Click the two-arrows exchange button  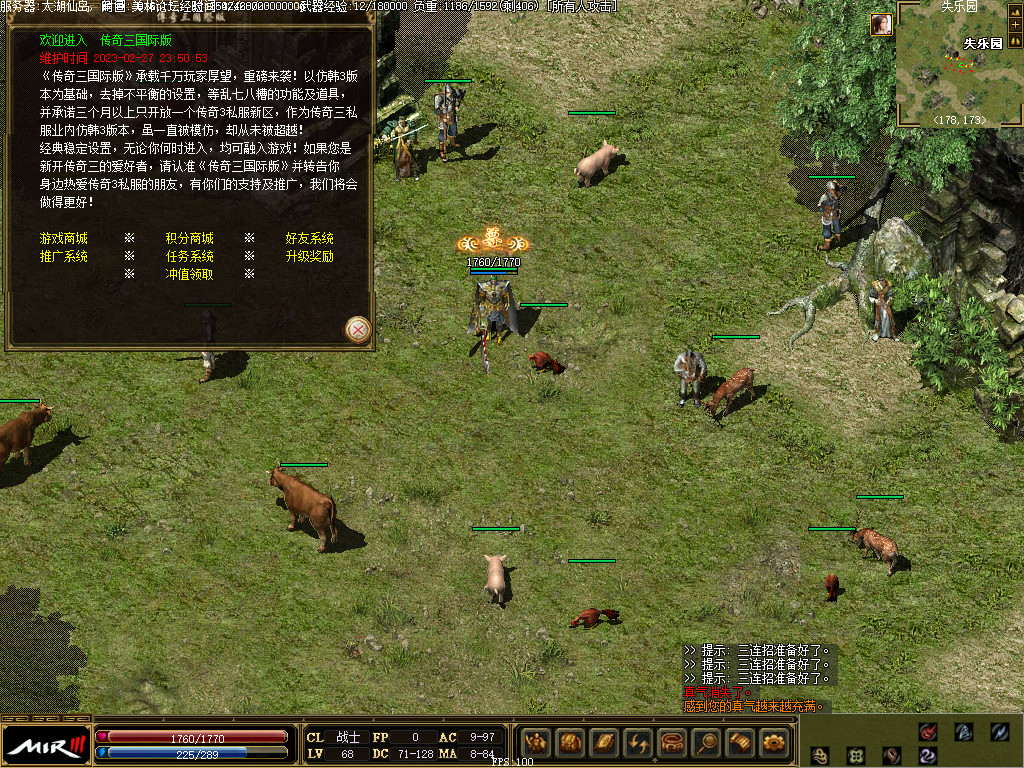coord(639,743)
